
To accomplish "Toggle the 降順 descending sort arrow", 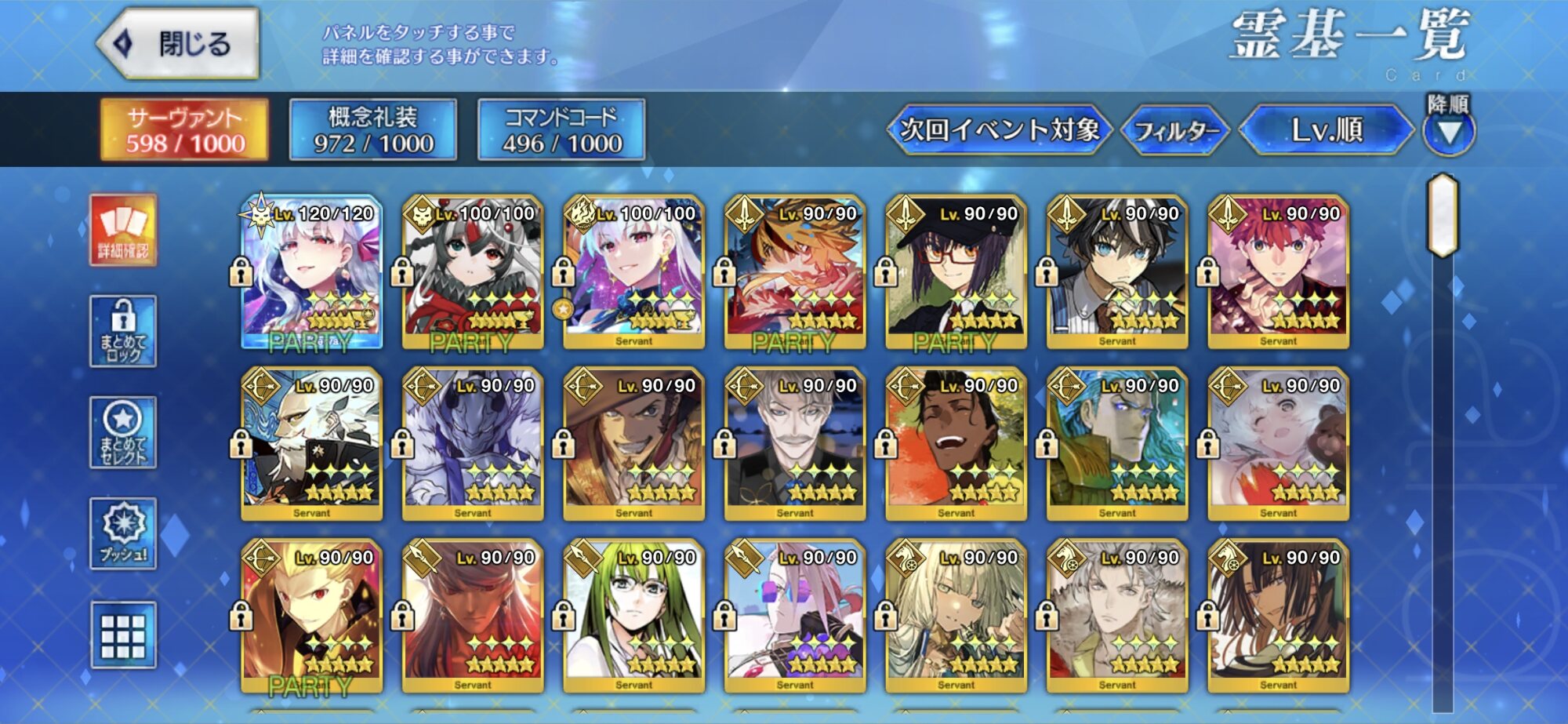I will [1448, 131].
